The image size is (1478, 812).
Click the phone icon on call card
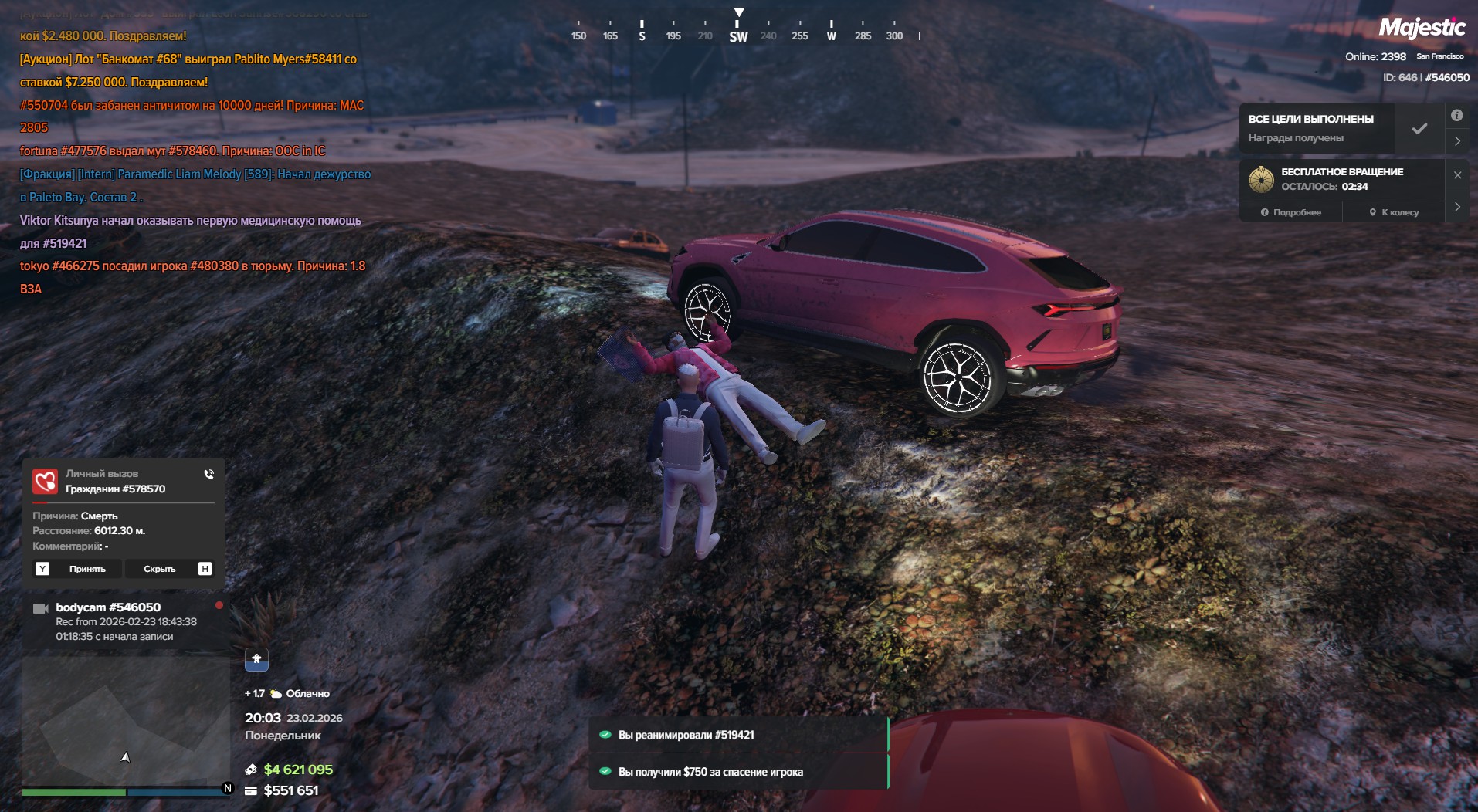[x=208, y=474]
